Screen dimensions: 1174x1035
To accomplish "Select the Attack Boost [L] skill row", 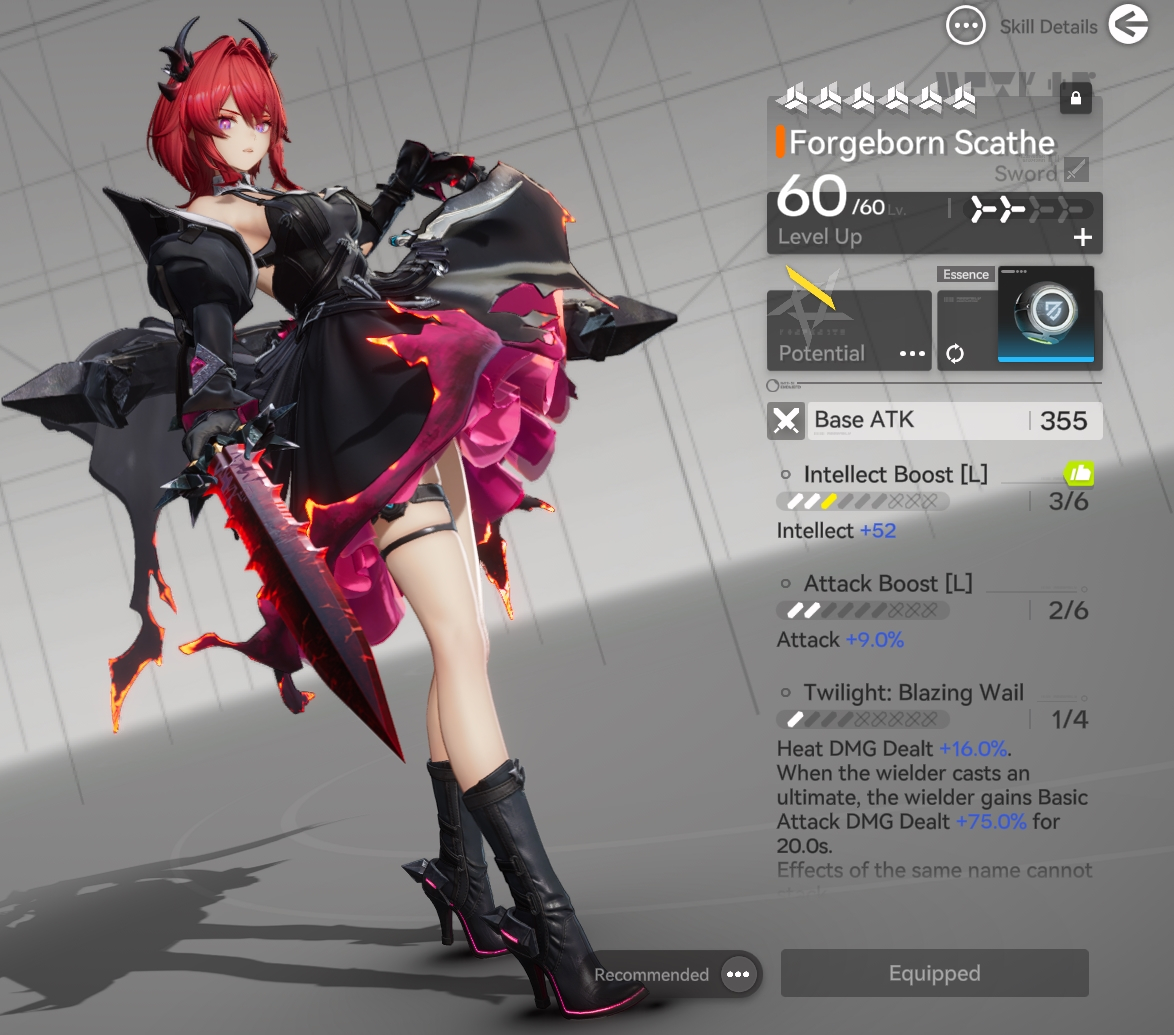I will pos(887,584).
